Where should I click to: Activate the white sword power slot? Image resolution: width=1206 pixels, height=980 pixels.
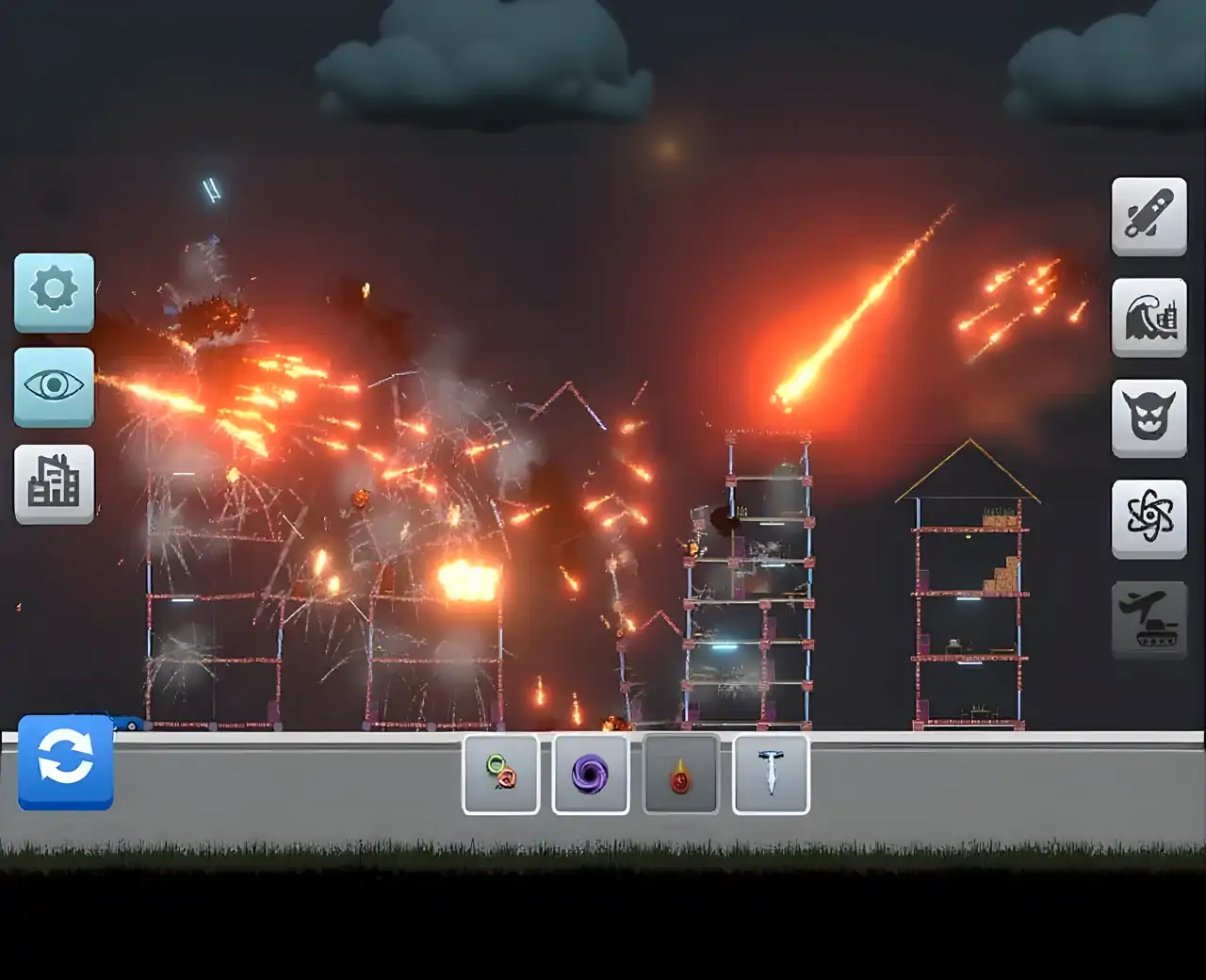pyautogui.click(x=771, y=775)
